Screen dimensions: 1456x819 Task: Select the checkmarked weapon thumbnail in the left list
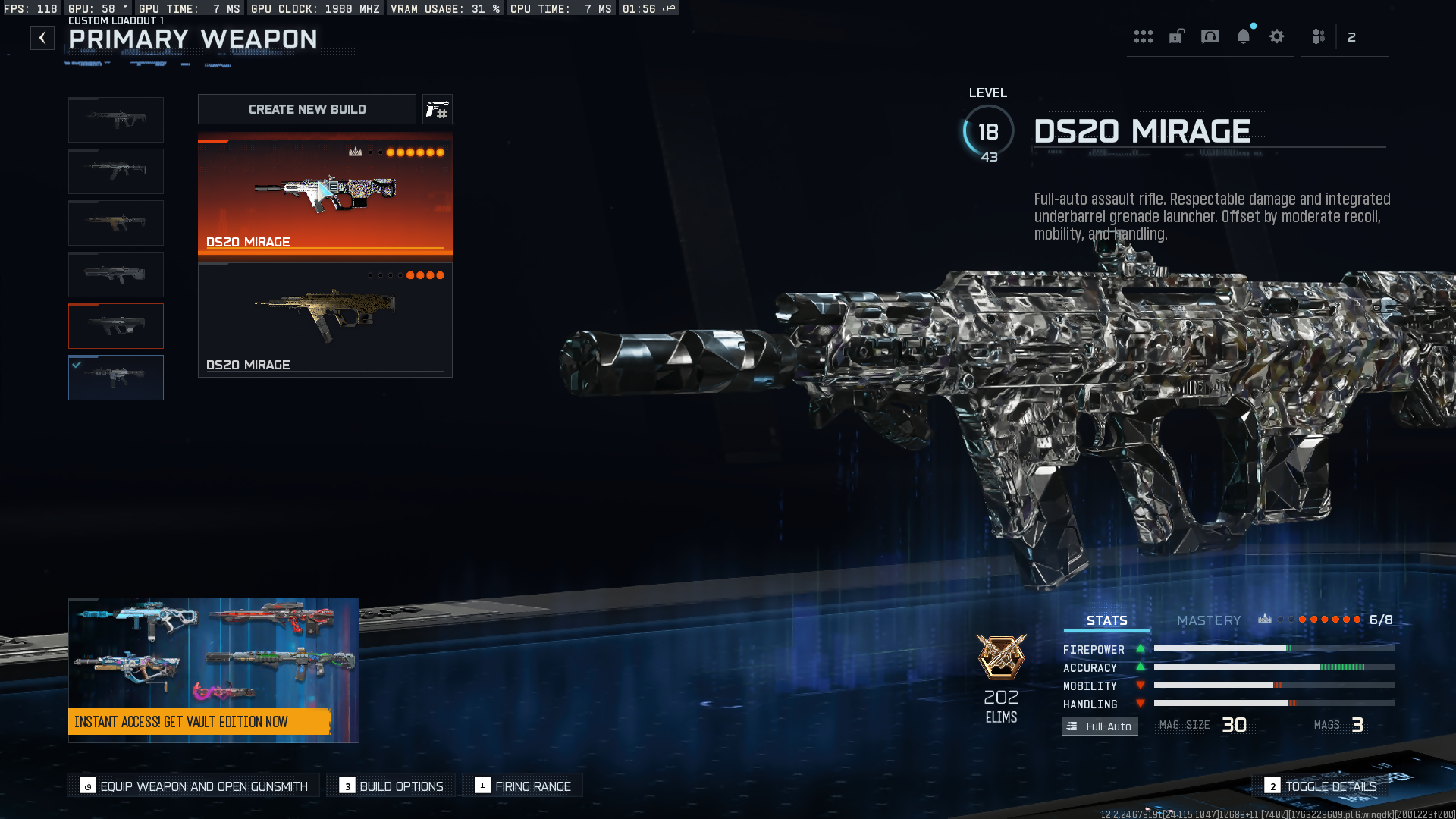(116, 378)
